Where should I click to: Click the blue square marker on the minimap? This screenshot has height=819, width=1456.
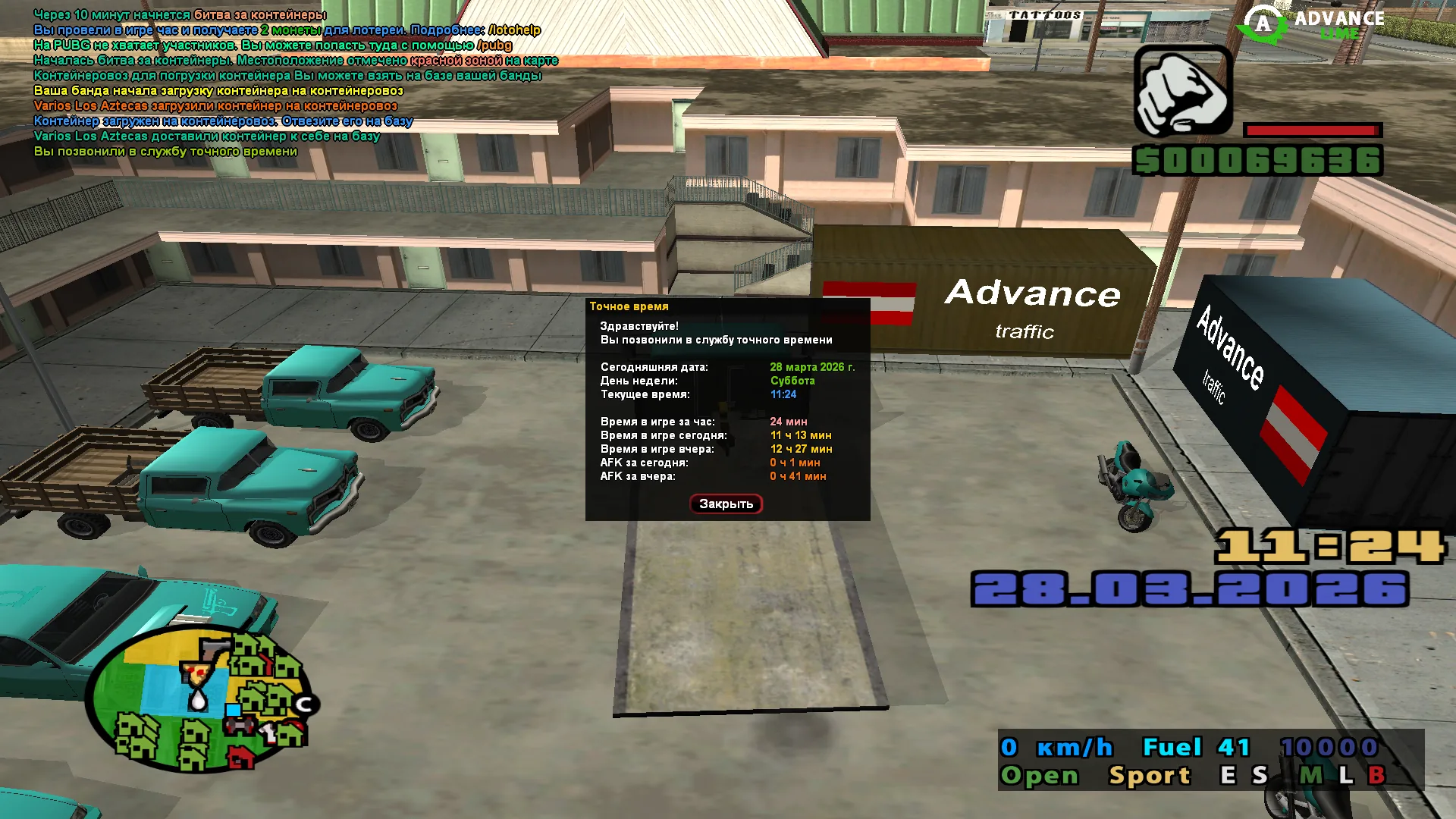233,710
